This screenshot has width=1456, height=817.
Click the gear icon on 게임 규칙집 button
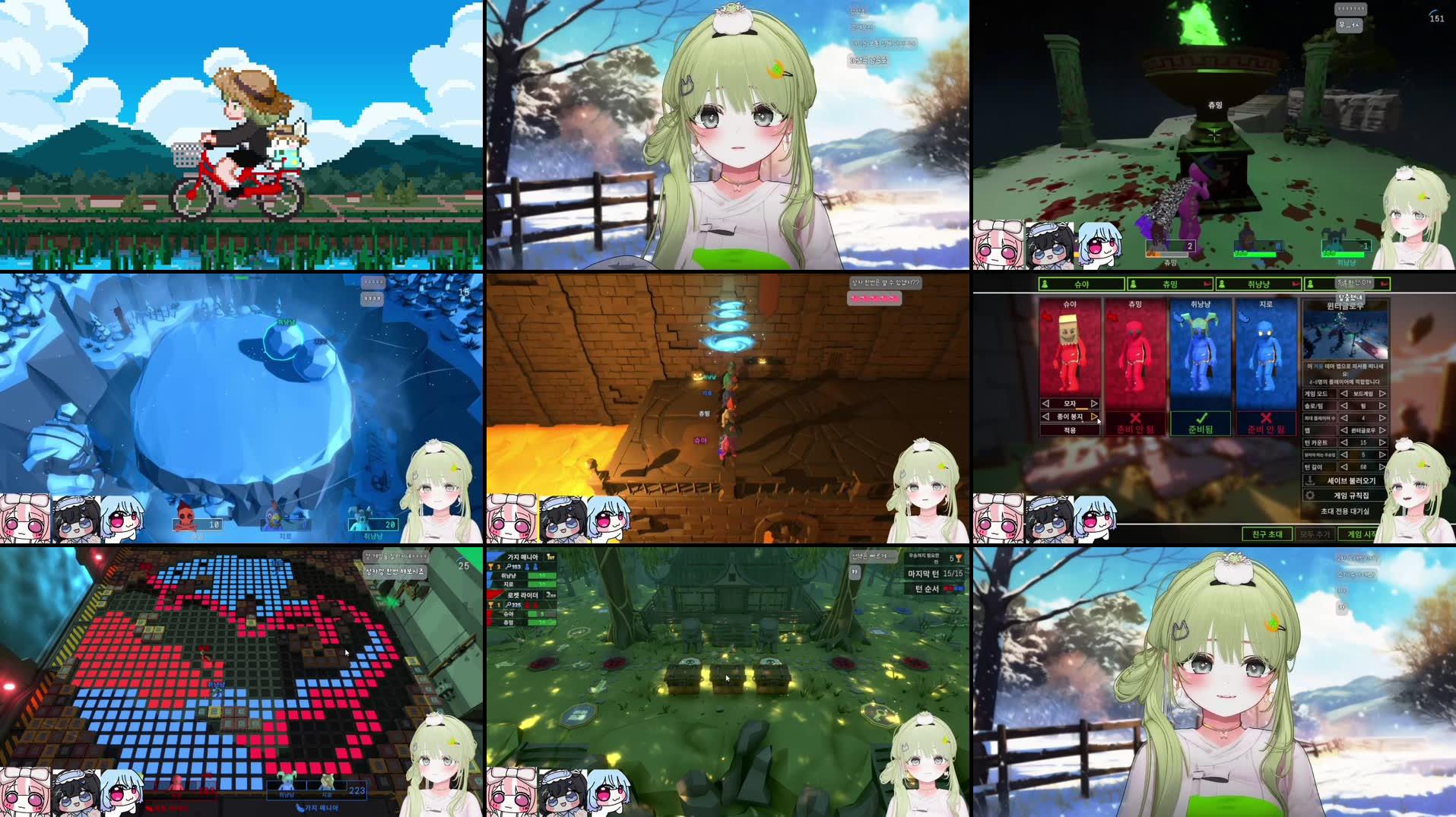[1312, 496]
